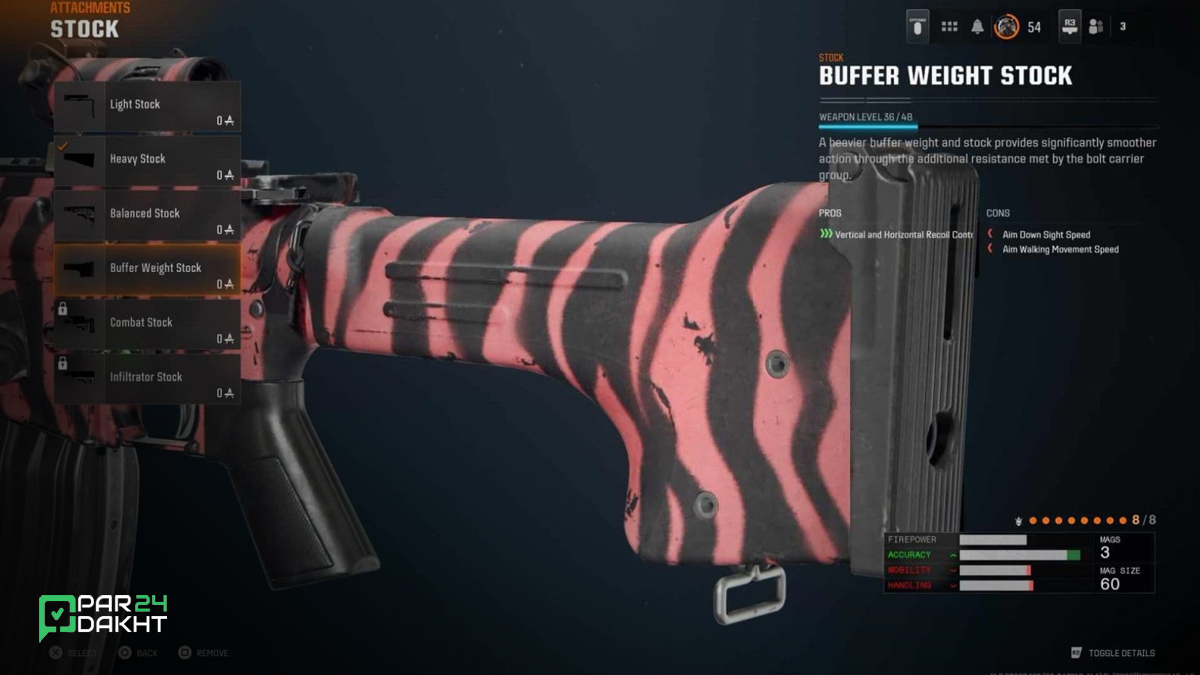Equip the Balanced Stock option
1200x675 pixels.
tap(147, 215)
